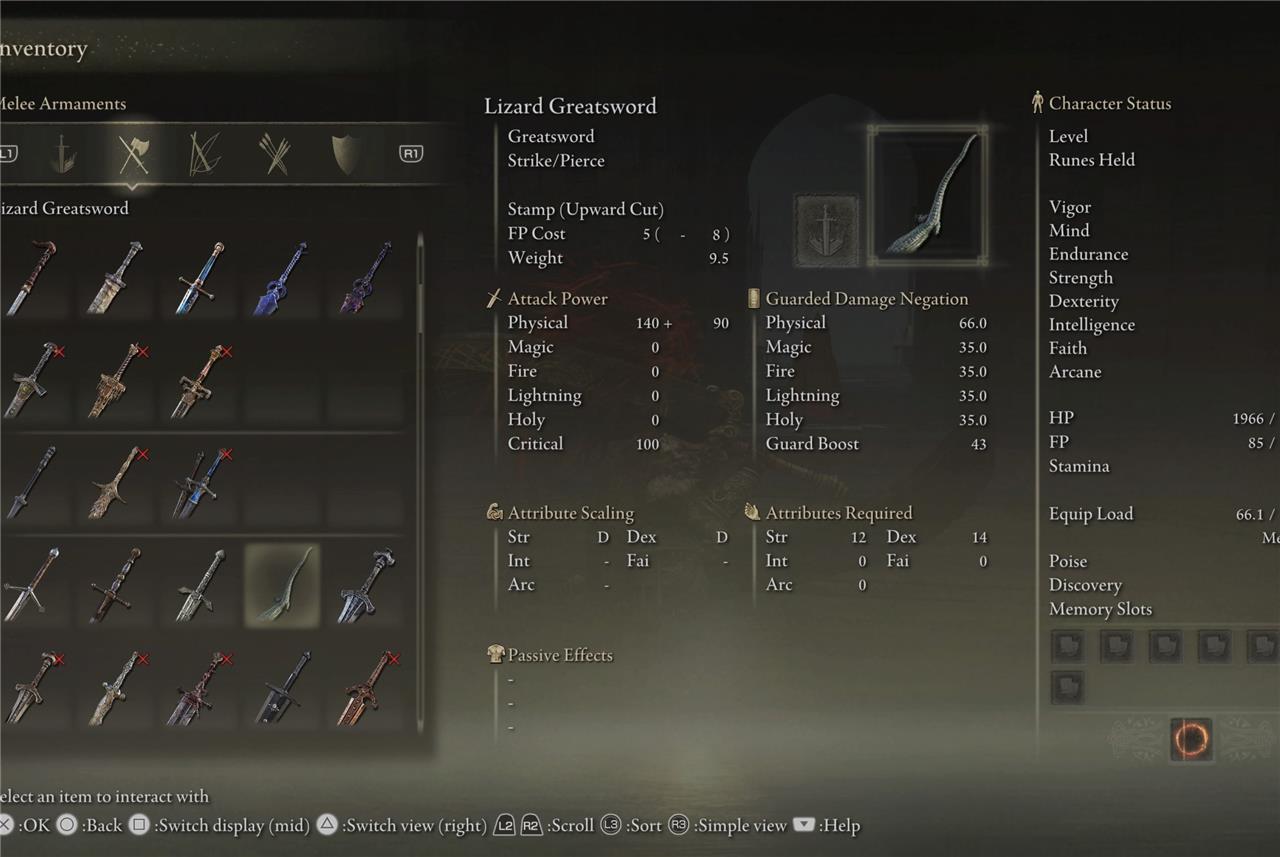Switch to the shields category tab

click(x=344, y=154)
